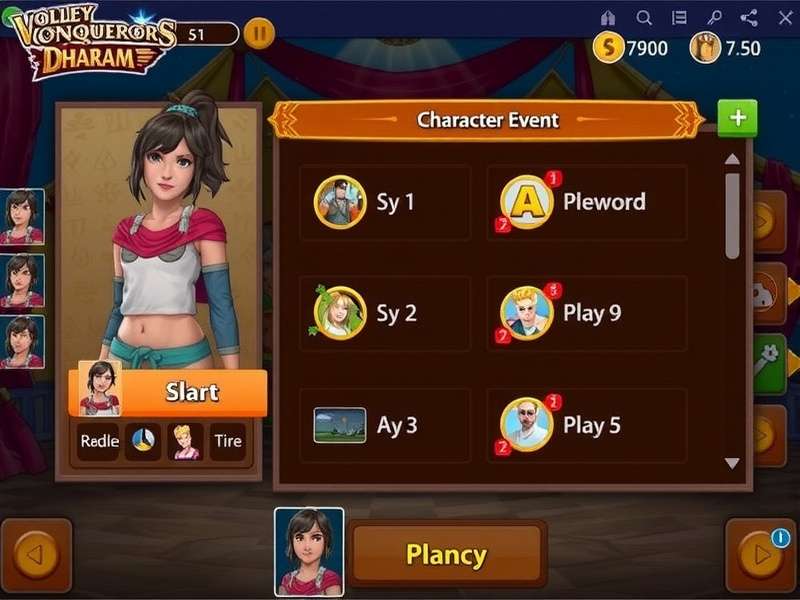Select the Redle option under the character

tap(99, 441)
